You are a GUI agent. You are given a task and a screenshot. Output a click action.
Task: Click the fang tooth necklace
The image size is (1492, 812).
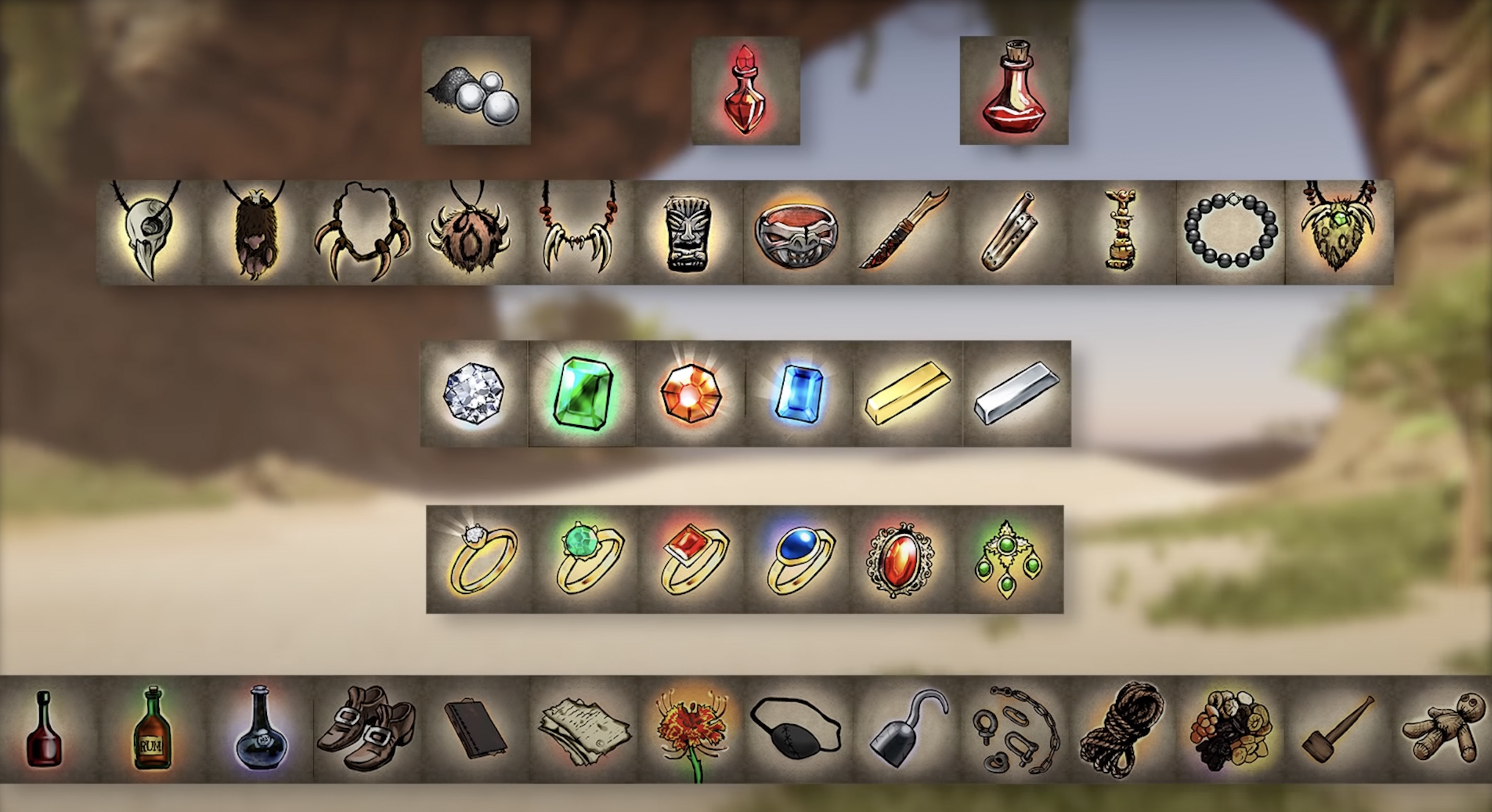[576, 232]
